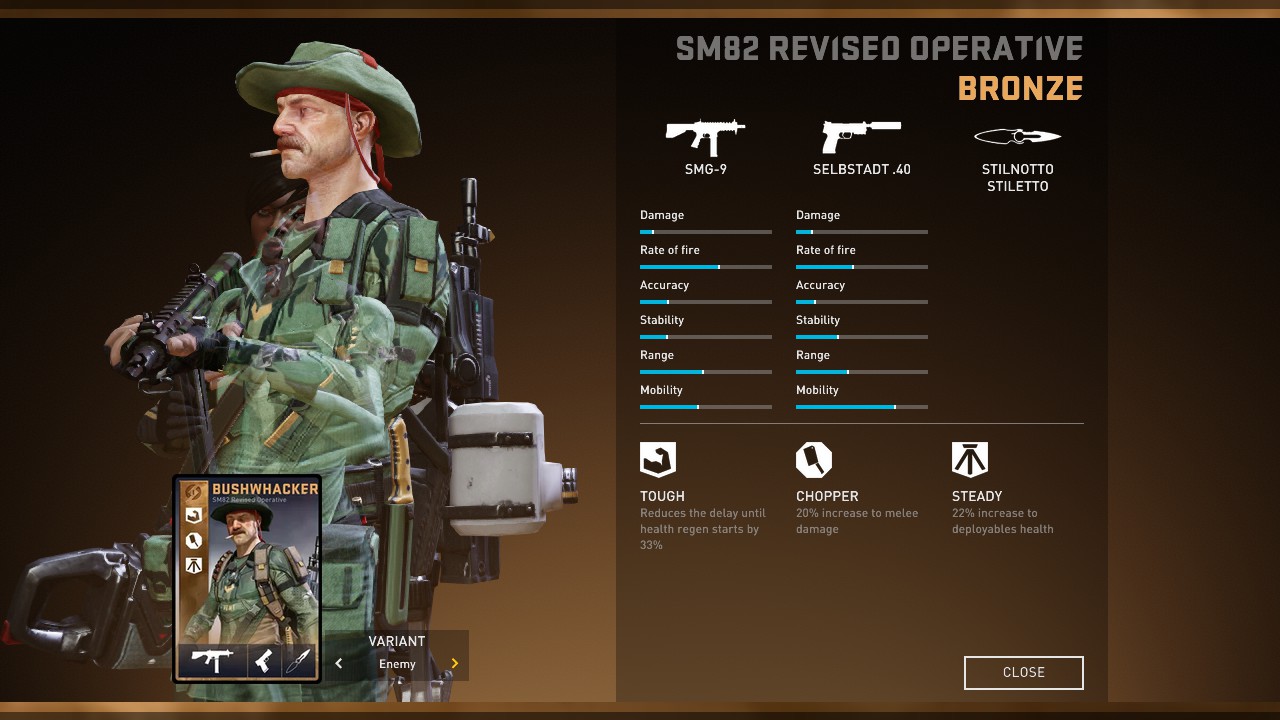The image size is (1280, 720).
Task: Switch to the previous variant
Action: point(339,663)
